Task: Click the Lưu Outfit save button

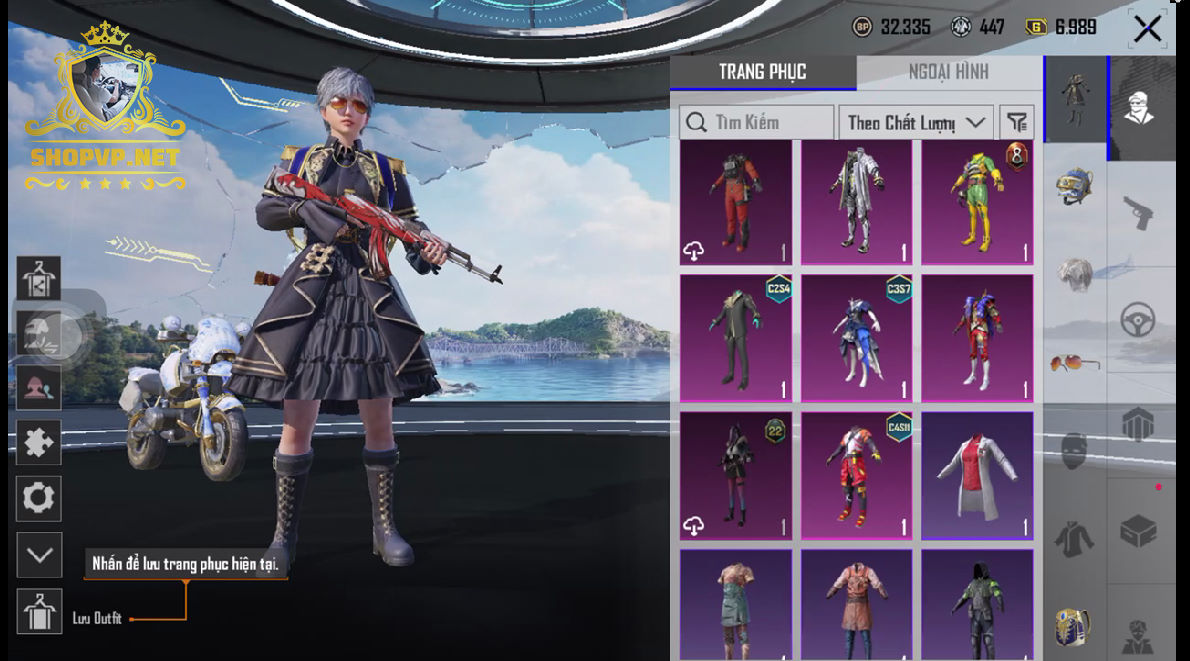Action: click(40, 612)
